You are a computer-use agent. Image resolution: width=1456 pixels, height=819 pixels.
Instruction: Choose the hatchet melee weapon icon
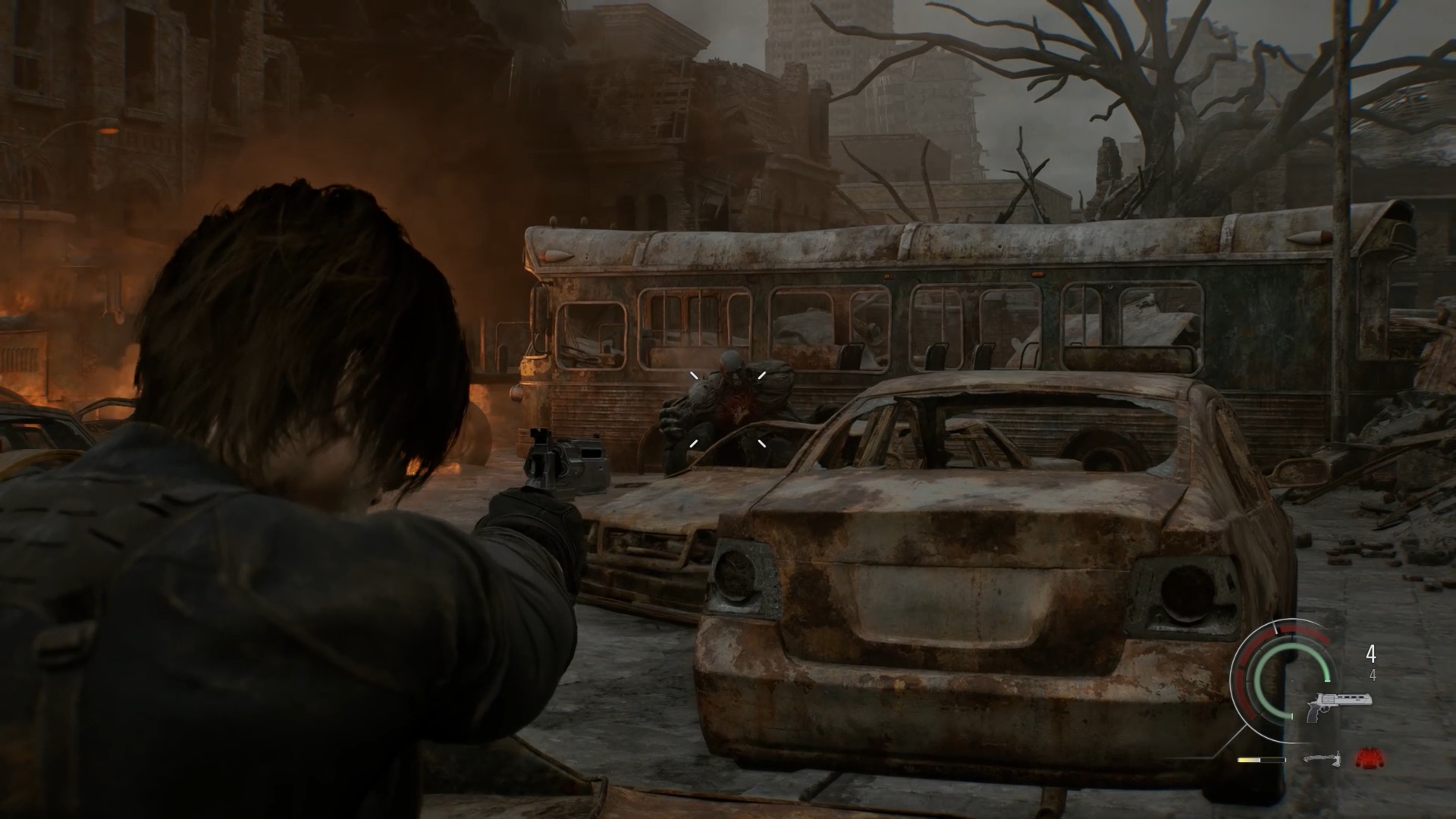point(1323,758)
